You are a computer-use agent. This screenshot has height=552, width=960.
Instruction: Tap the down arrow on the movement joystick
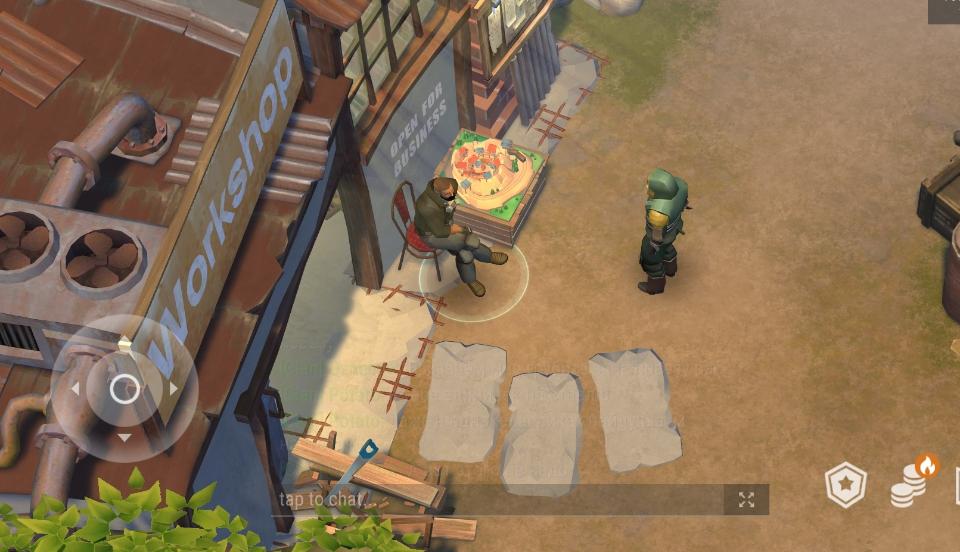pyautogui.click(x=124, y=437)
